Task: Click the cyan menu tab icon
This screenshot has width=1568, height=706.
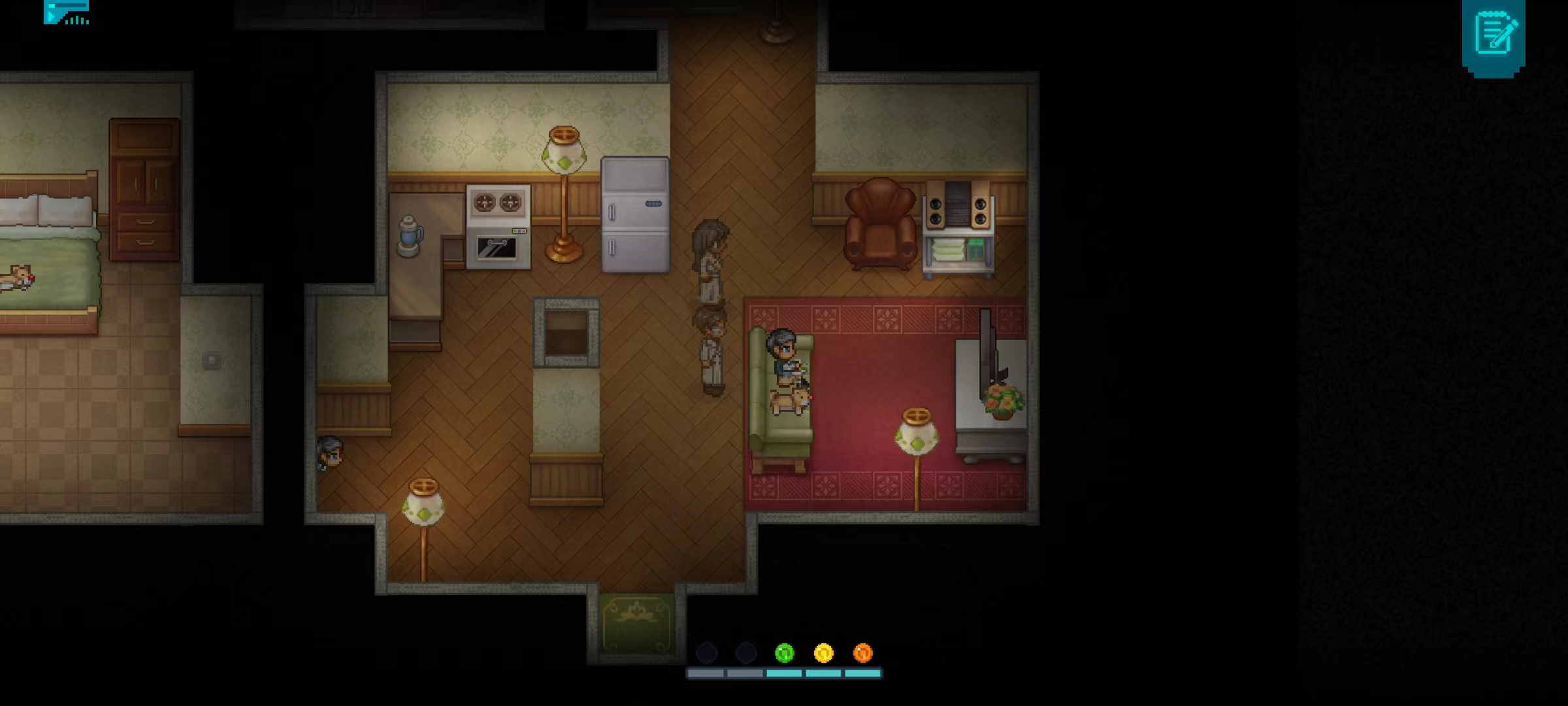Action: click(66, 12)
